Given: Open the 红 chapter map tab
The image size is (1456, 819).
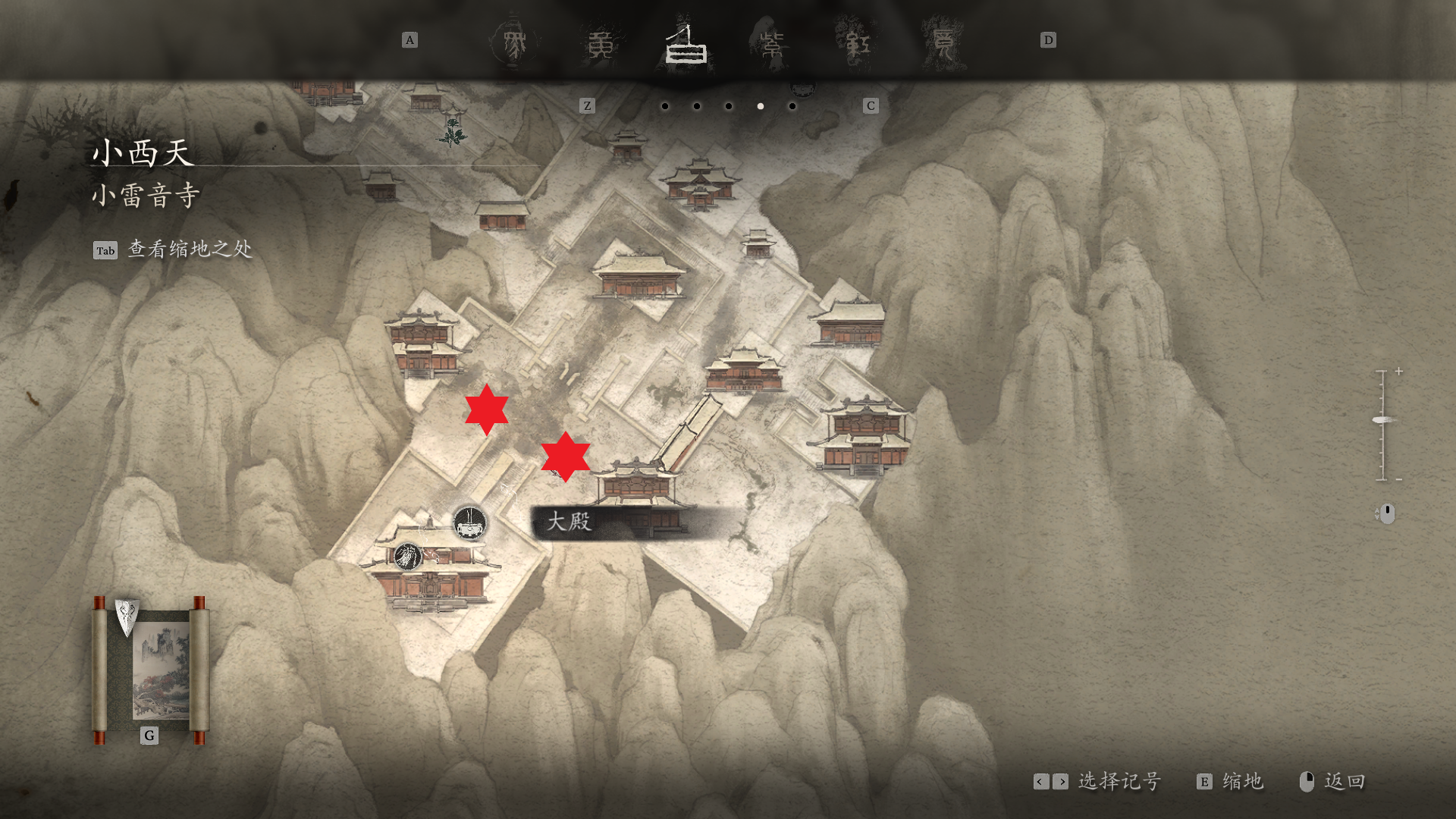Looking at the screenshot, I should (x=858, y=45).
